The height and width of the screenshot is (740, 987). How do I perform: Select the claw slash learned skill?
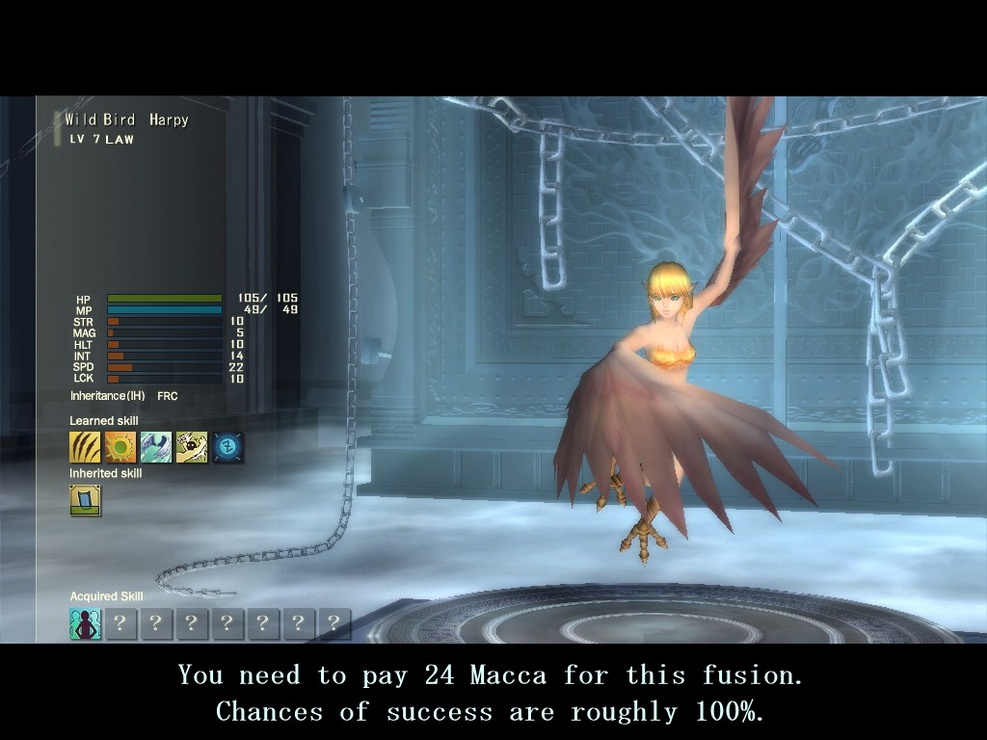tap(85, 447)
